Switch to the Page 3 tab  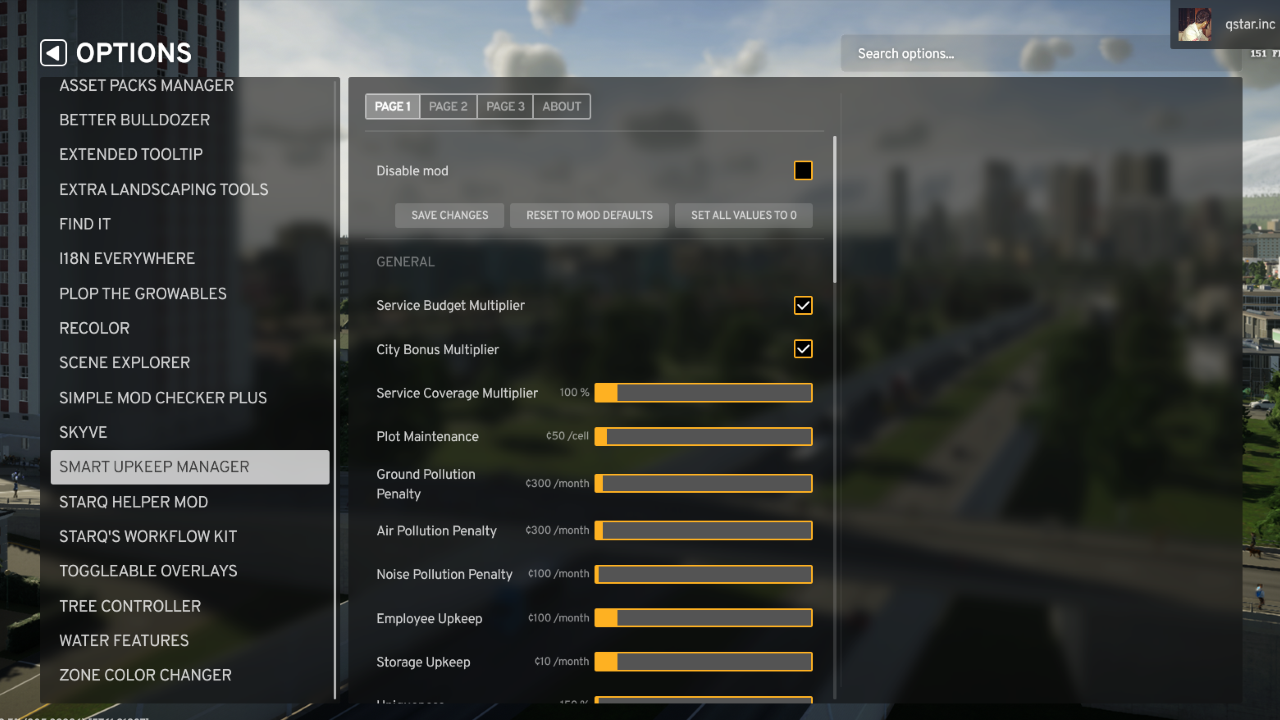(x=505, y=106)
